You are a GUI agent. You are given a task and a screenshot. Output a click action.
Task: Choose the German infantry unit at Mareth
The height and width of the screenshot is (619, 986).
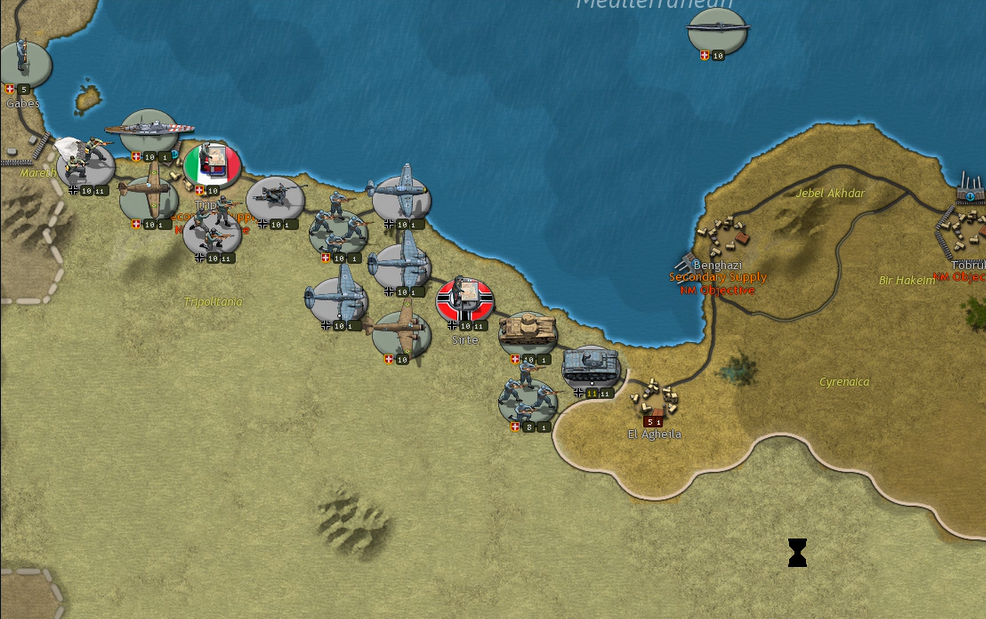coord(86,163)
